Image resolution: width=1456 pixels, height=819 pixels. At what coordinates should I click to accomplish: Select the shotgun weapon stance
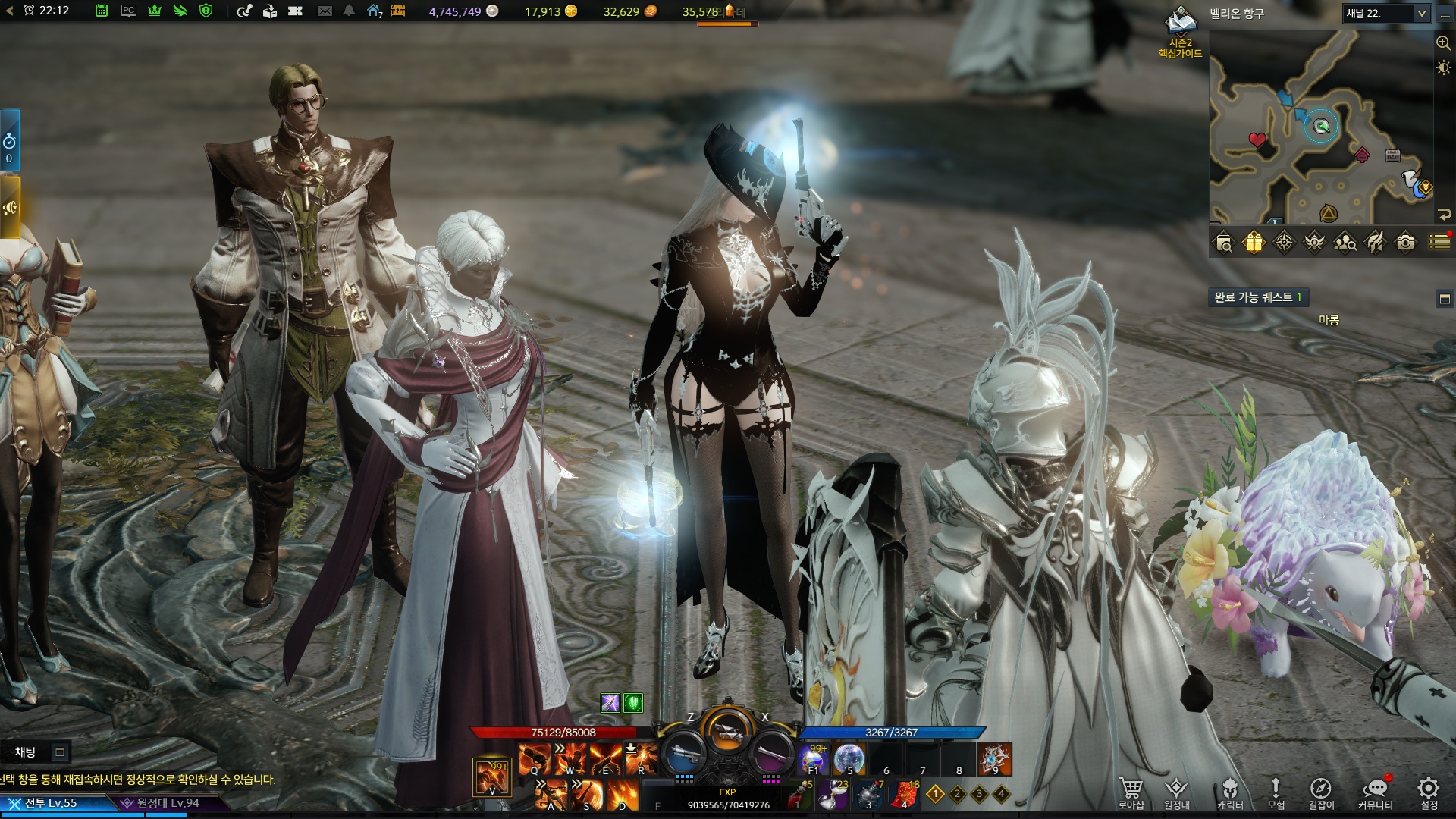point(684,752)
